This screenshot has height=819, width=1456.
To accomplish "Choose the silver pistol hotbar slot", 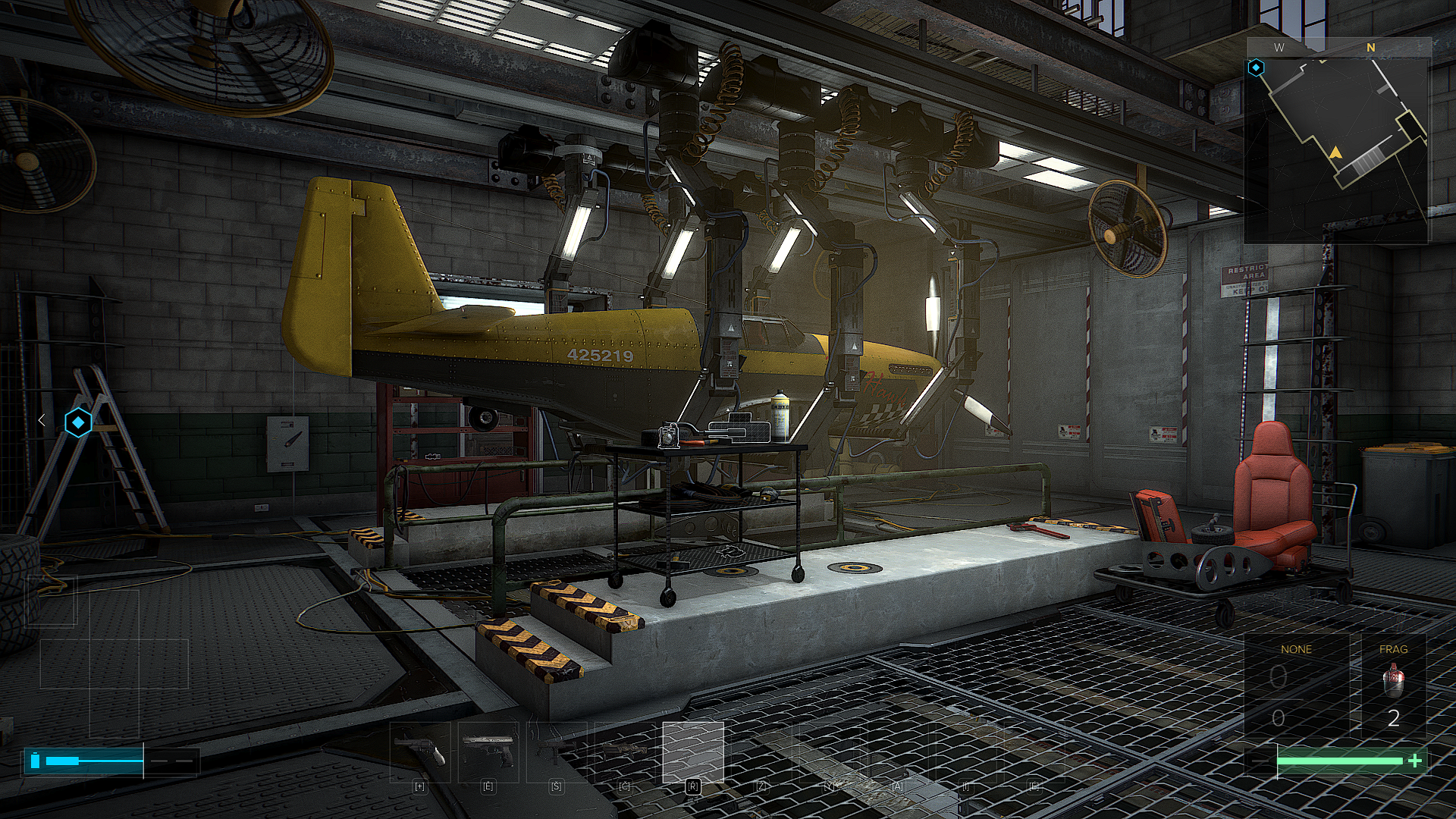I will pos(488,752).
